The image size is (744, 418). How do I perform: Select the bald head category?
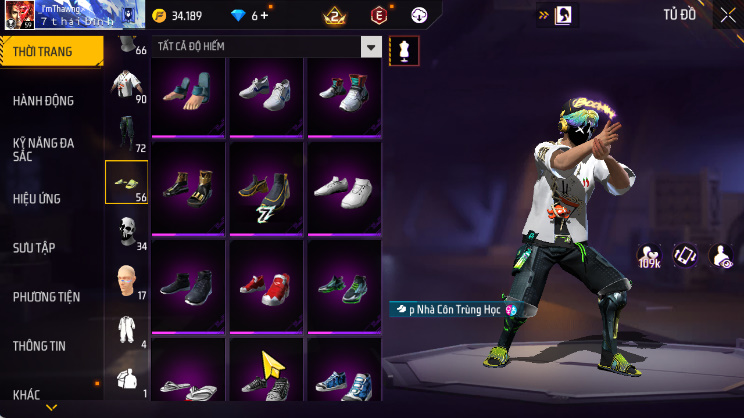[x=127, y=280]
